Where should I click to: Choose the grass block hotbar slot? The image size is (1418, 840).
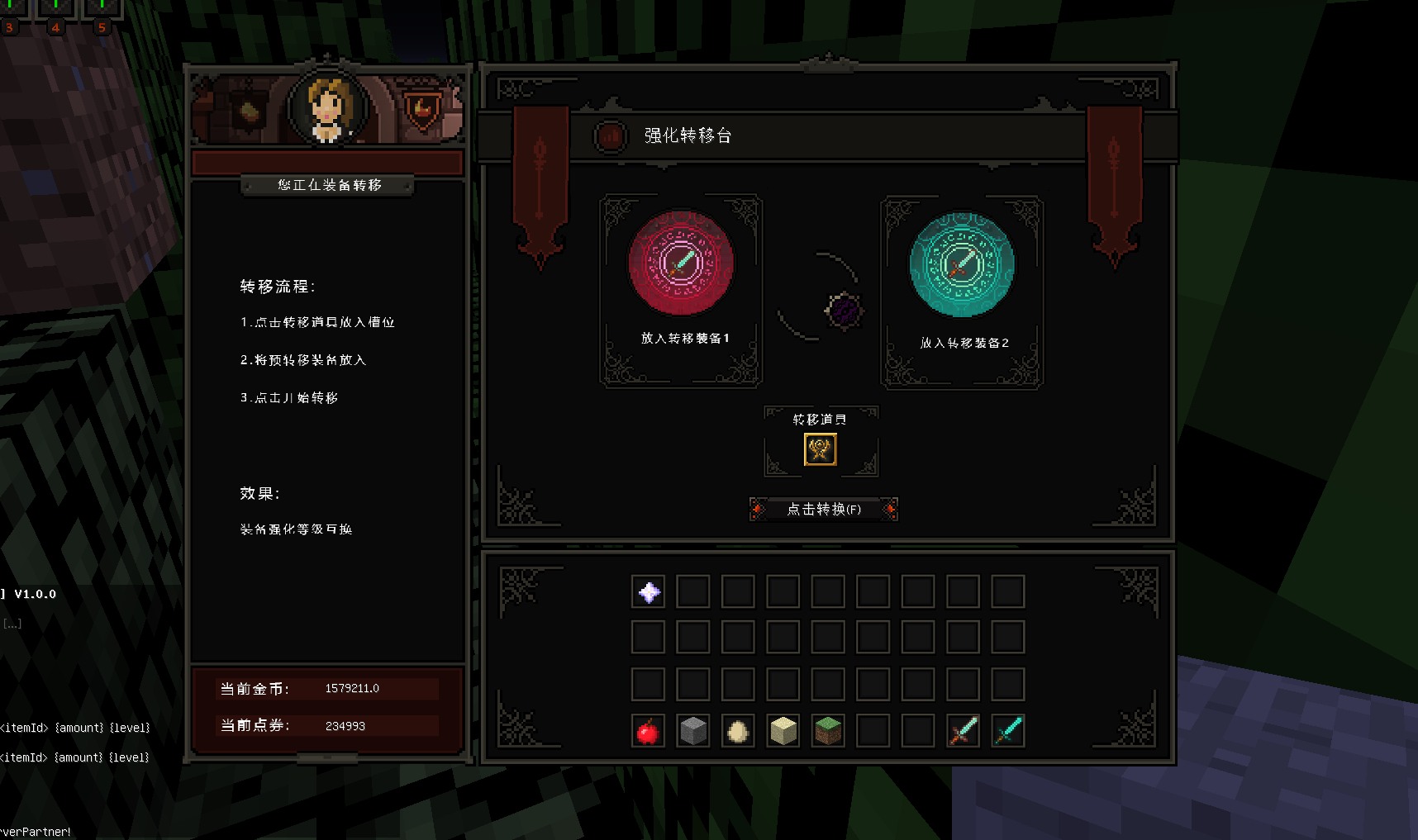pyautogui.click(x=828, y=731)
